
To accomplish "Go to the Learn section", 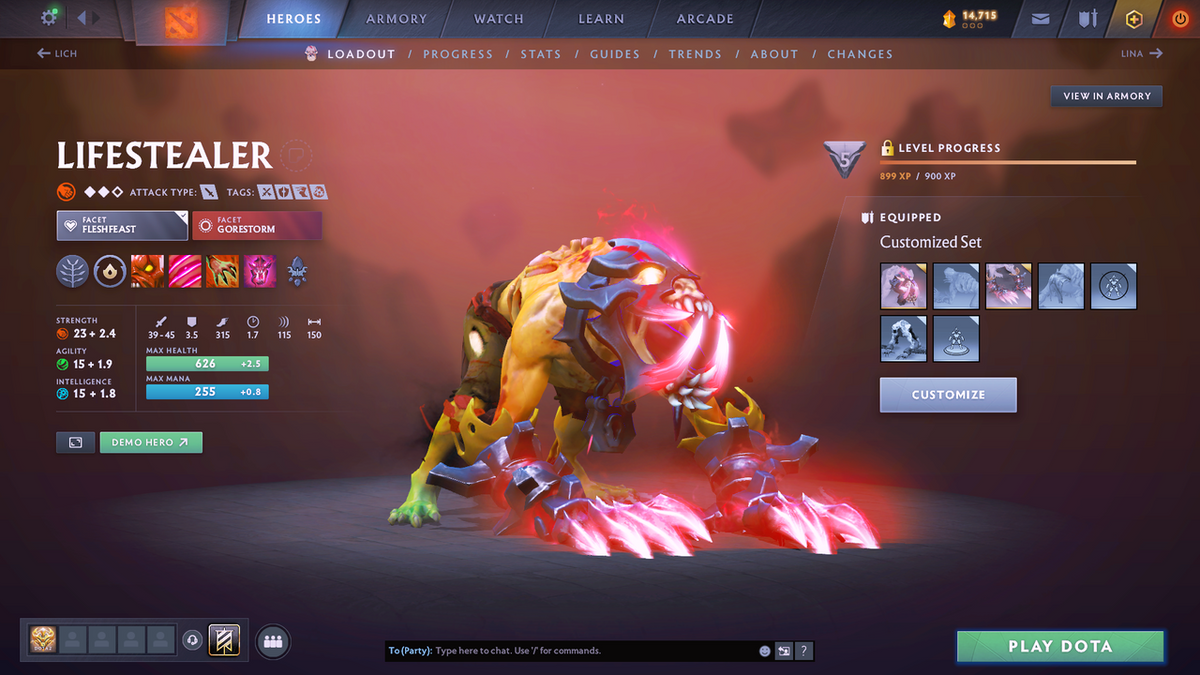I will 601,19.
